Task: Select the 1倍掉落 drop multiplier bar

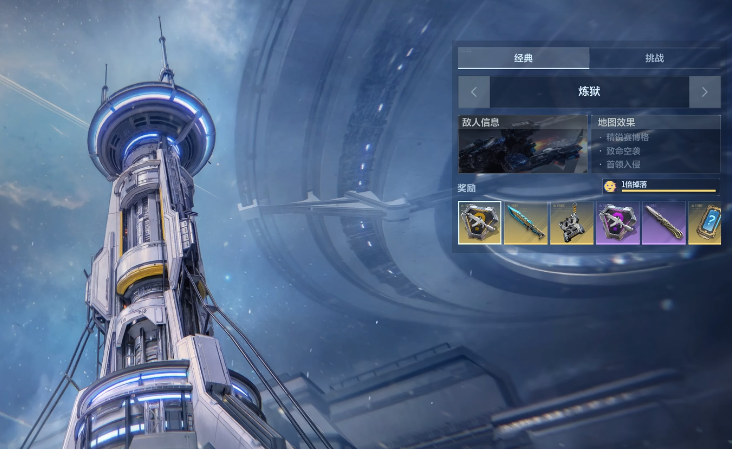Action: pyautogui.click(x=660, y=186)
